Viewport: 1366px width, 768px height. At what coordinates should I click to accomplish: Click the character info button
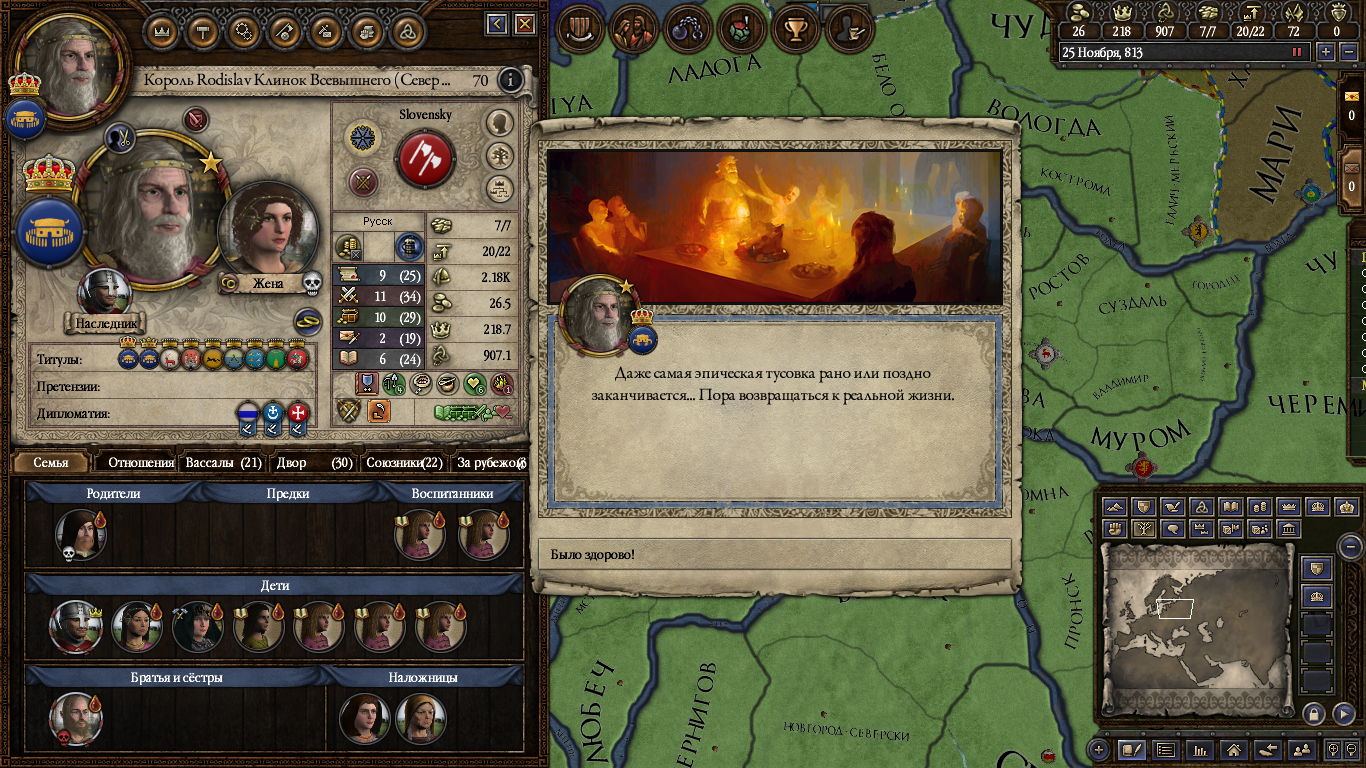511,80
